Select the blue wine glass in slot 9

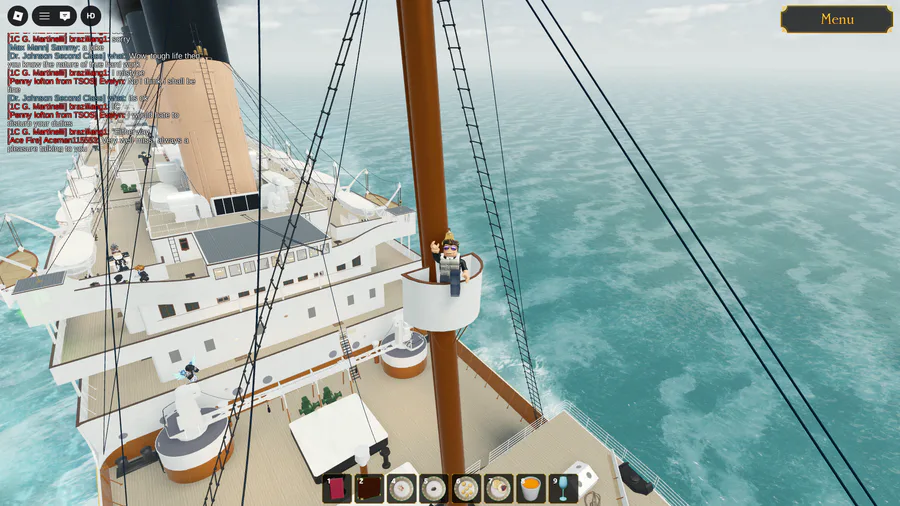563,488
